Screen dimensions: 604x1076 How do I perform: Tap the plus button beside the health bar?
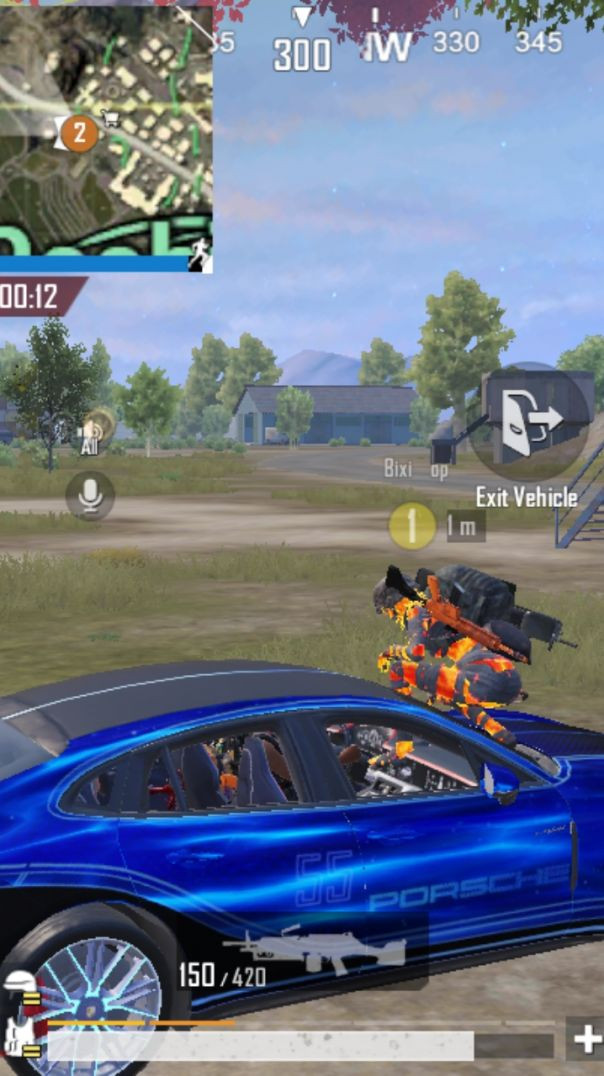(x=587, y=1040)
